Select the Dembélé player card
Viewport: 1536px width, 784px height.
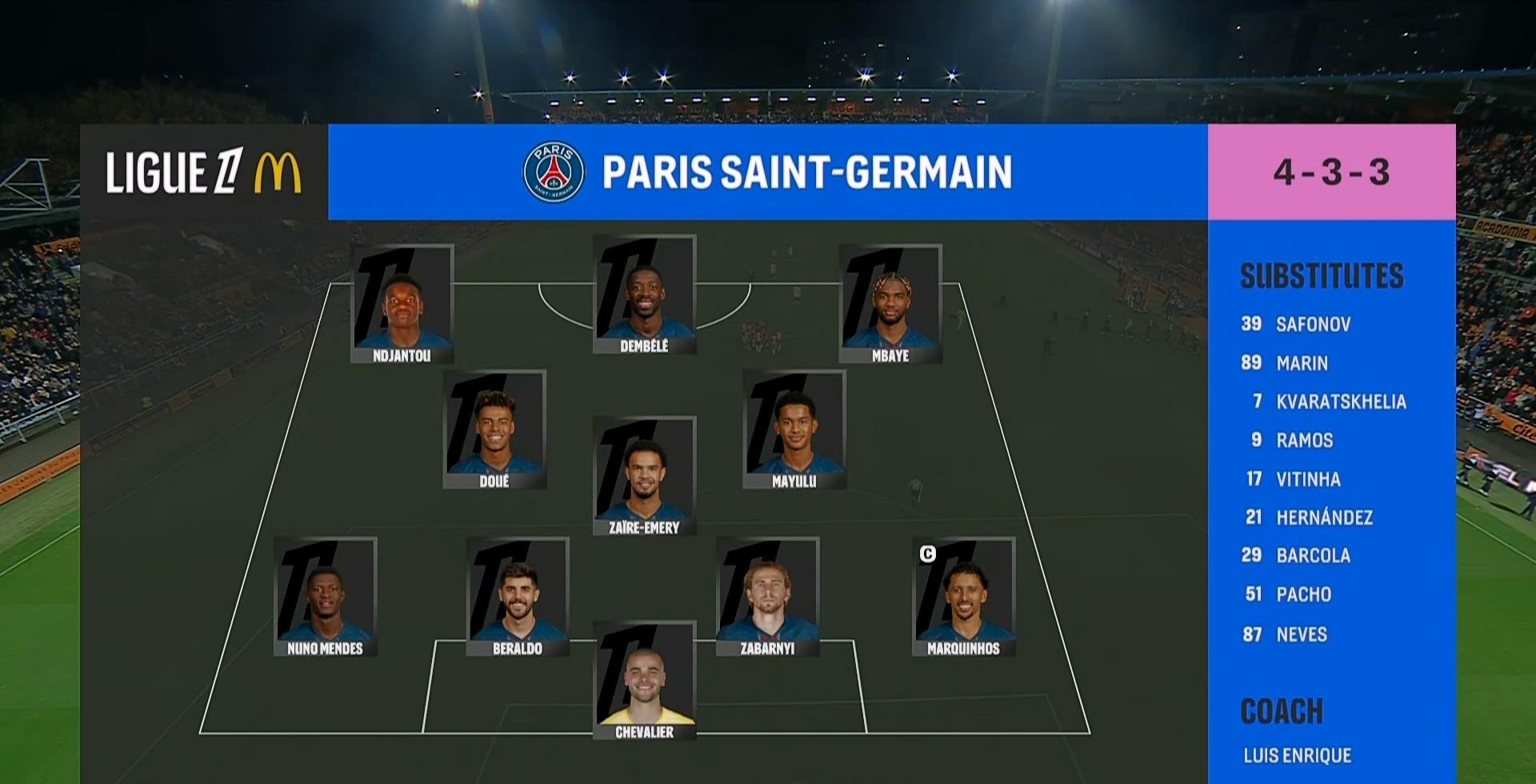644,294
